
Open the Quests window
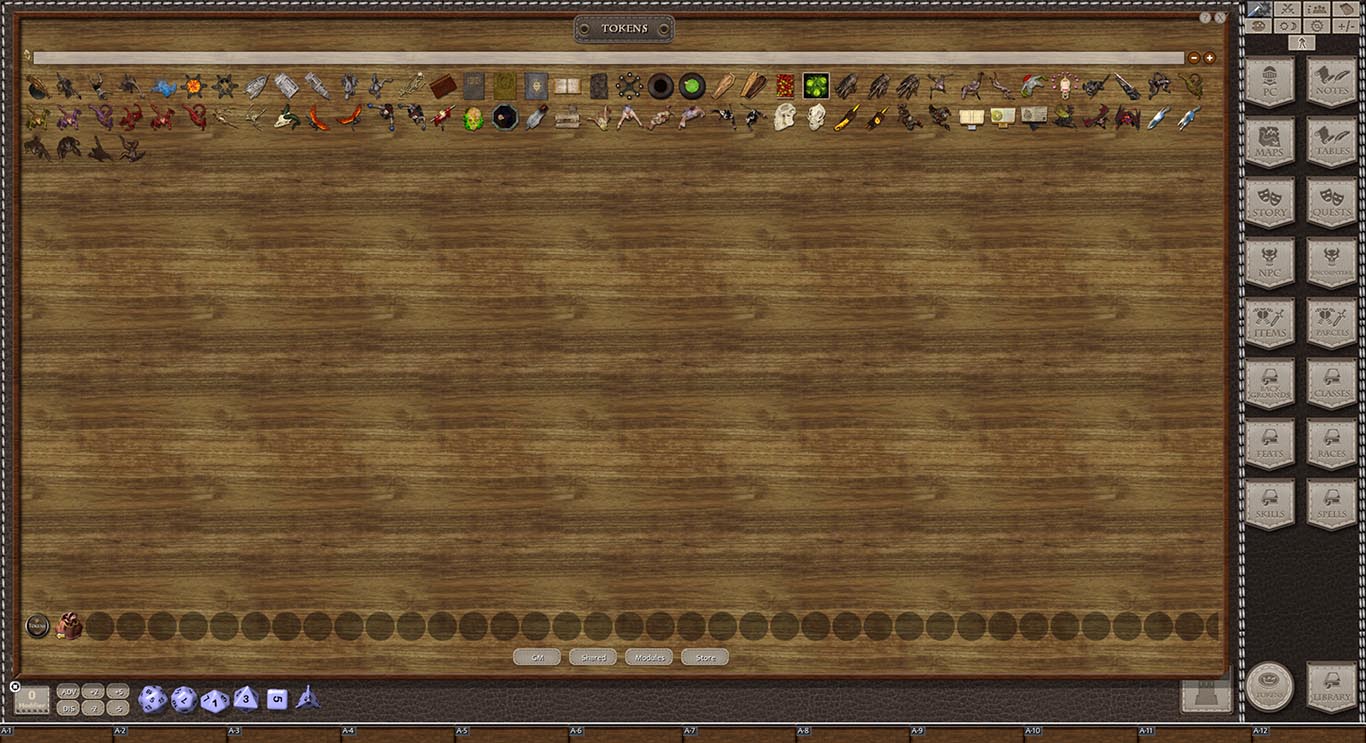[1331, 205]
